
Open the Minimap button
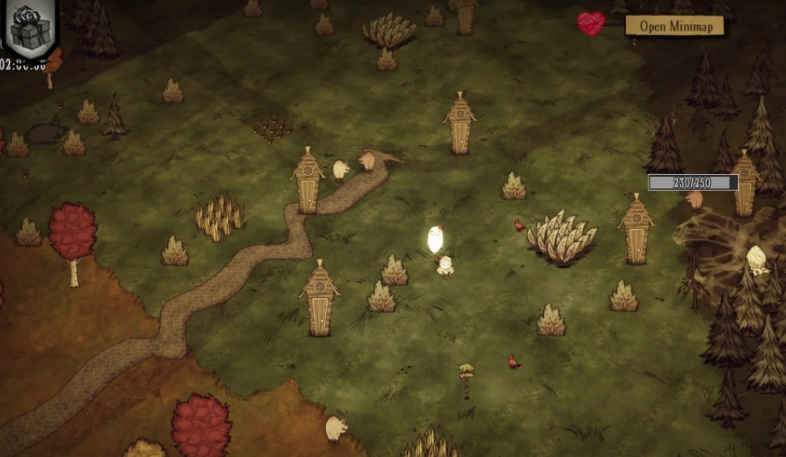(674, 26)
